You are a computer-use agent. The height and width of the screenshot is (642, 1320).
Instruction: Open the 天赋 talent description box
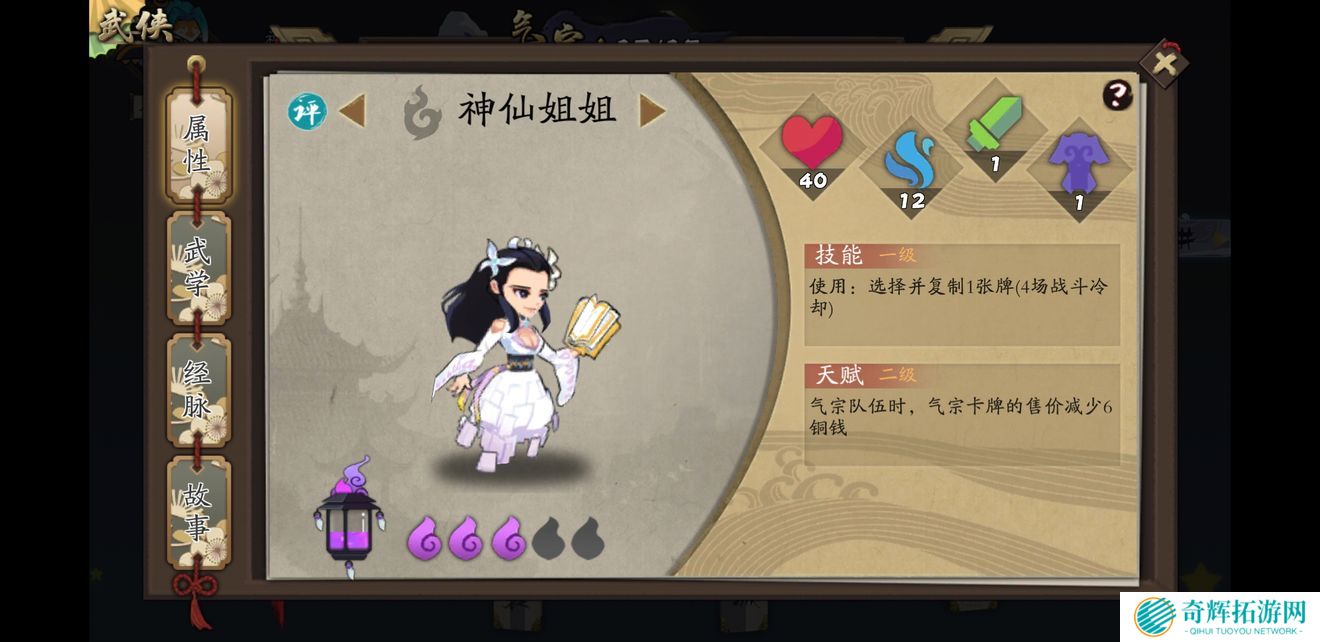click(962, 414)
